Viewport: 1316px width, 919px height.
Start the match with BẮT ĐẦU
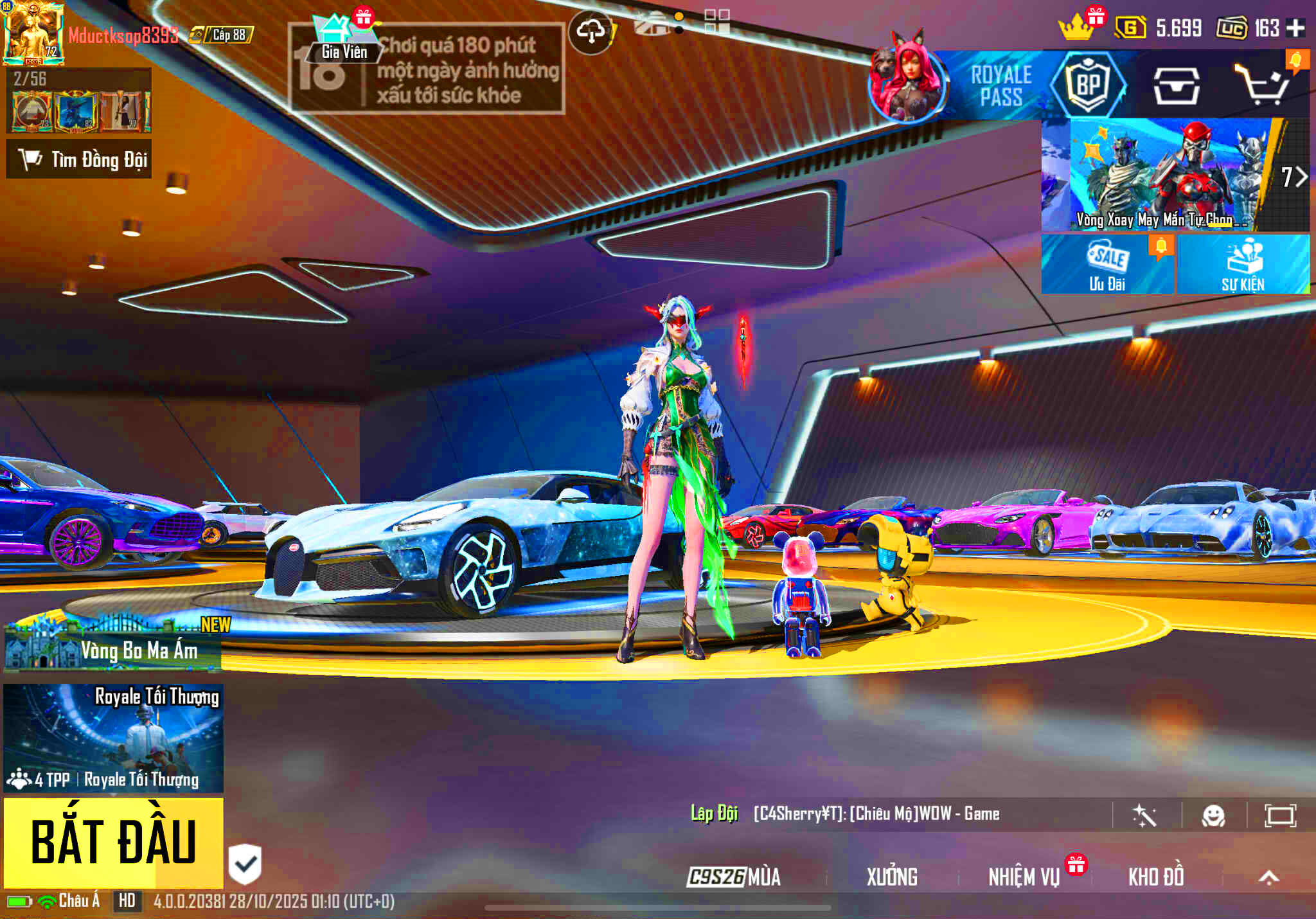[x=113, y=842]
